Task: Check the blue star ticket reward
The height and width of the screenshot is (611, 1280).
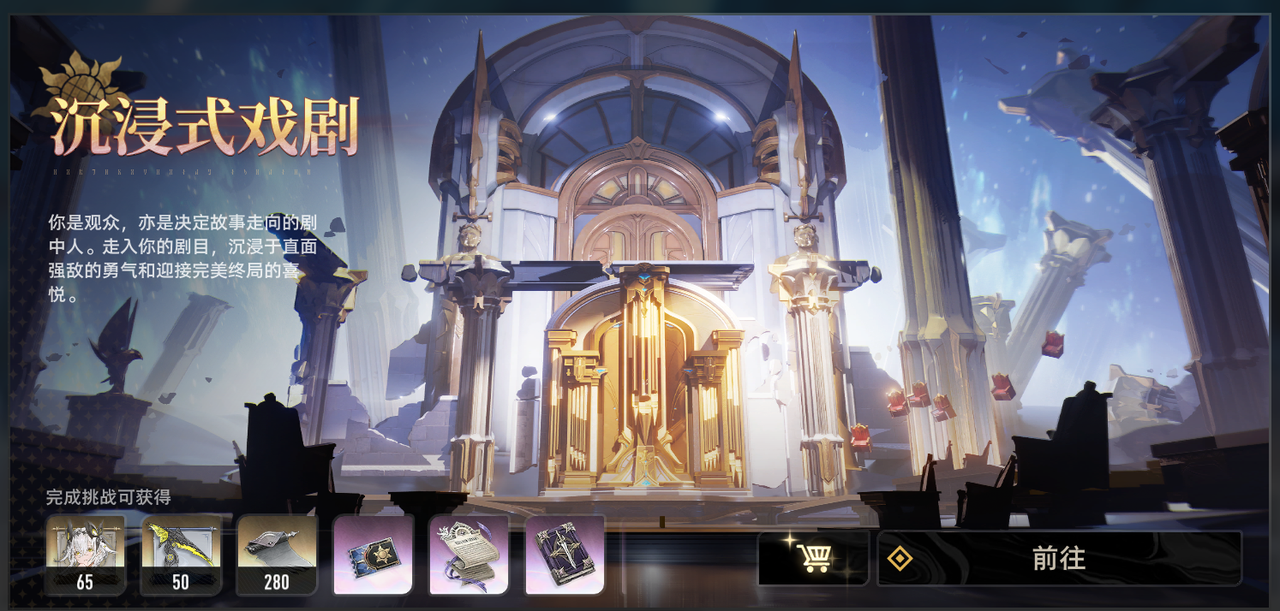Action: [373, 554]
